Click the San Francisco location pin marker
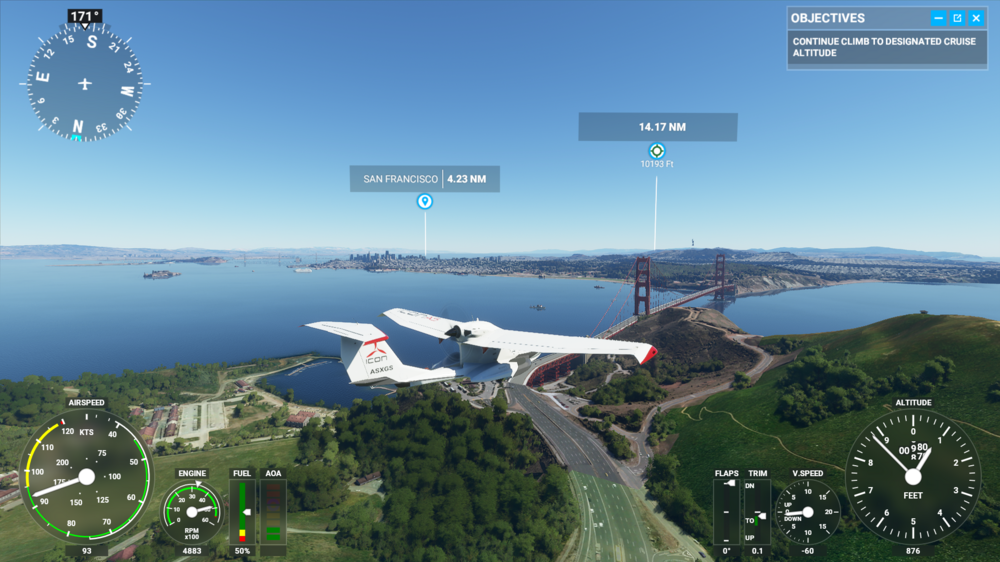1000x562 pixels. pyautogui.click(x=425, y=201)
